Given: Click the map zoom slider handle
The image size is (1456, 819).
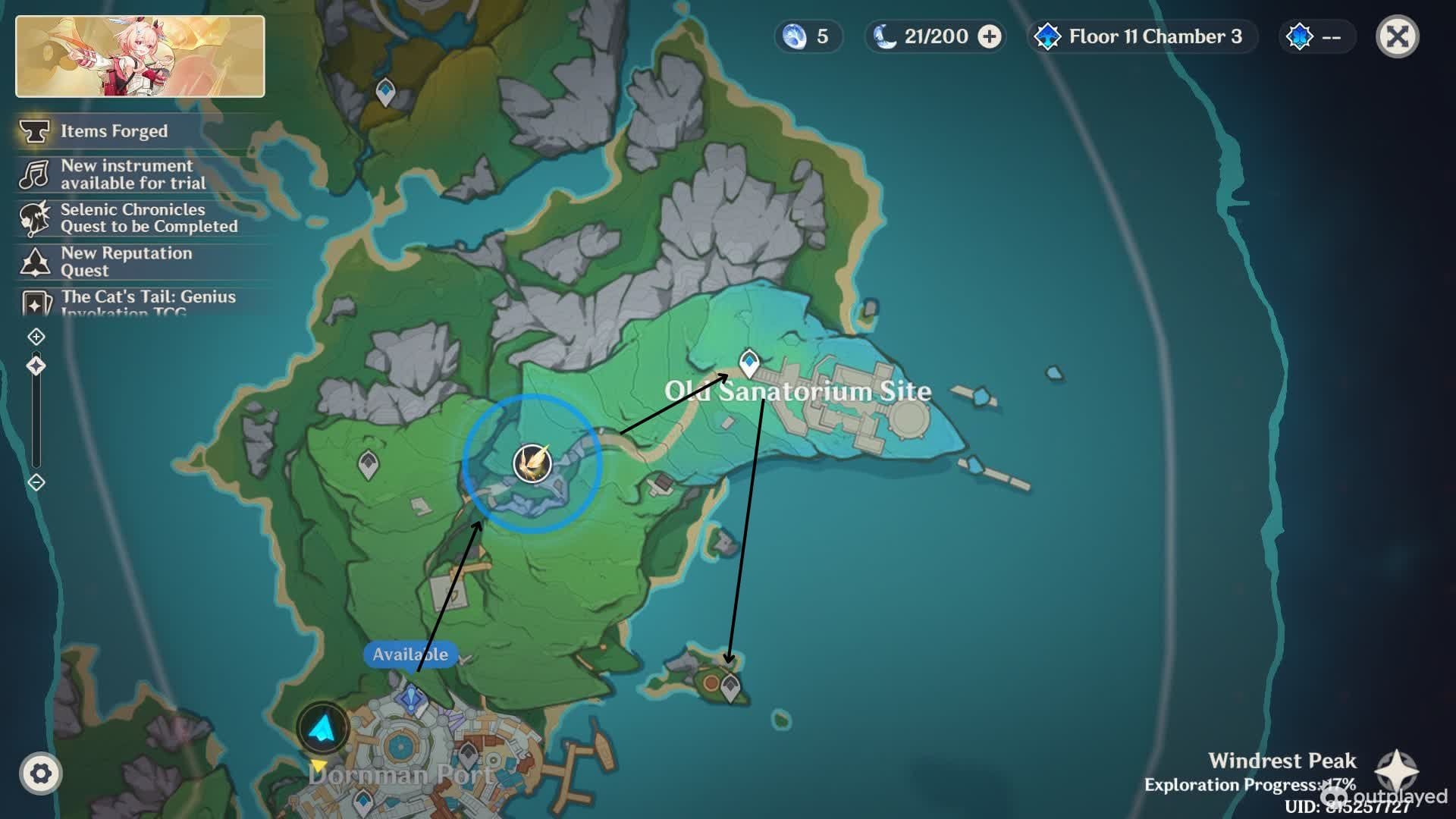Looking at the screenshot, I should tap(36, 366).
